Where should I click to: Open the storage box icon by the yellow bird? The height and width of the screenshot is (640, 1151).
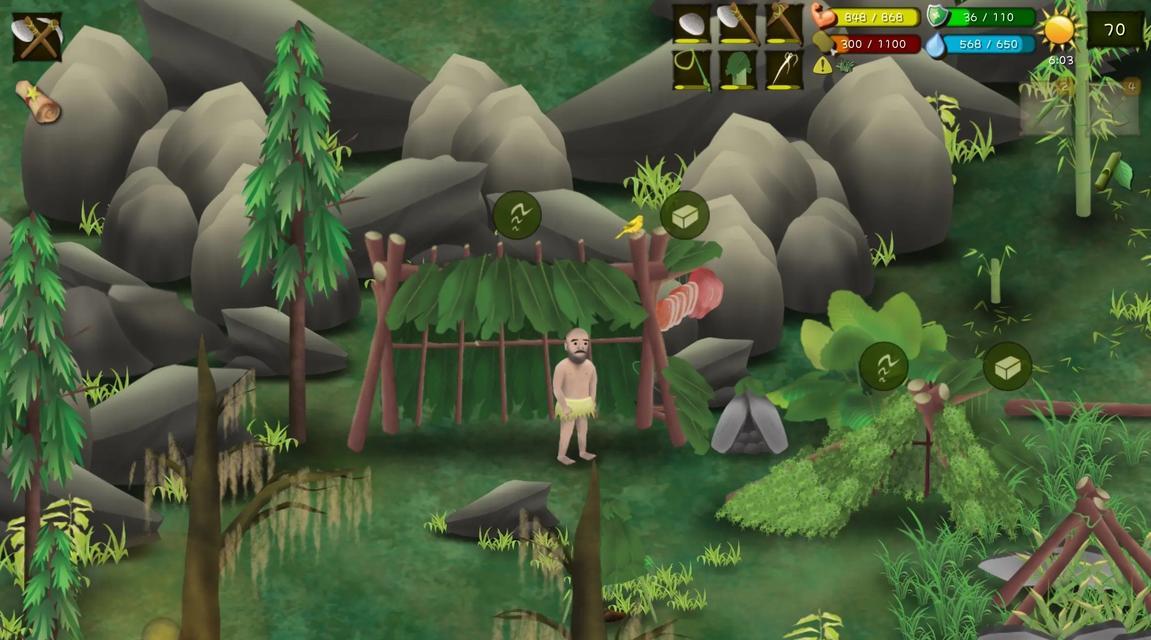pyautogui.click(x=685, y=215)
